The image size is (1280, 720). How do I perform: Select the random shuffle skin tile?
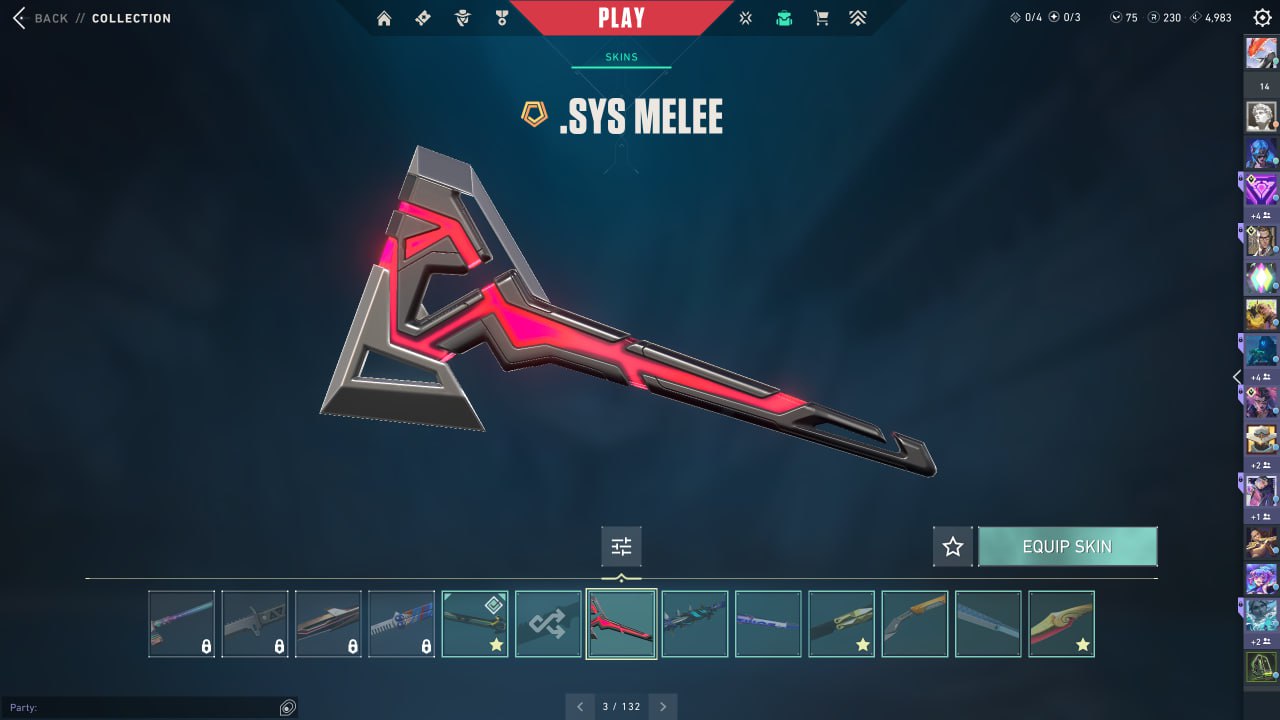click(x=548, y=624)
